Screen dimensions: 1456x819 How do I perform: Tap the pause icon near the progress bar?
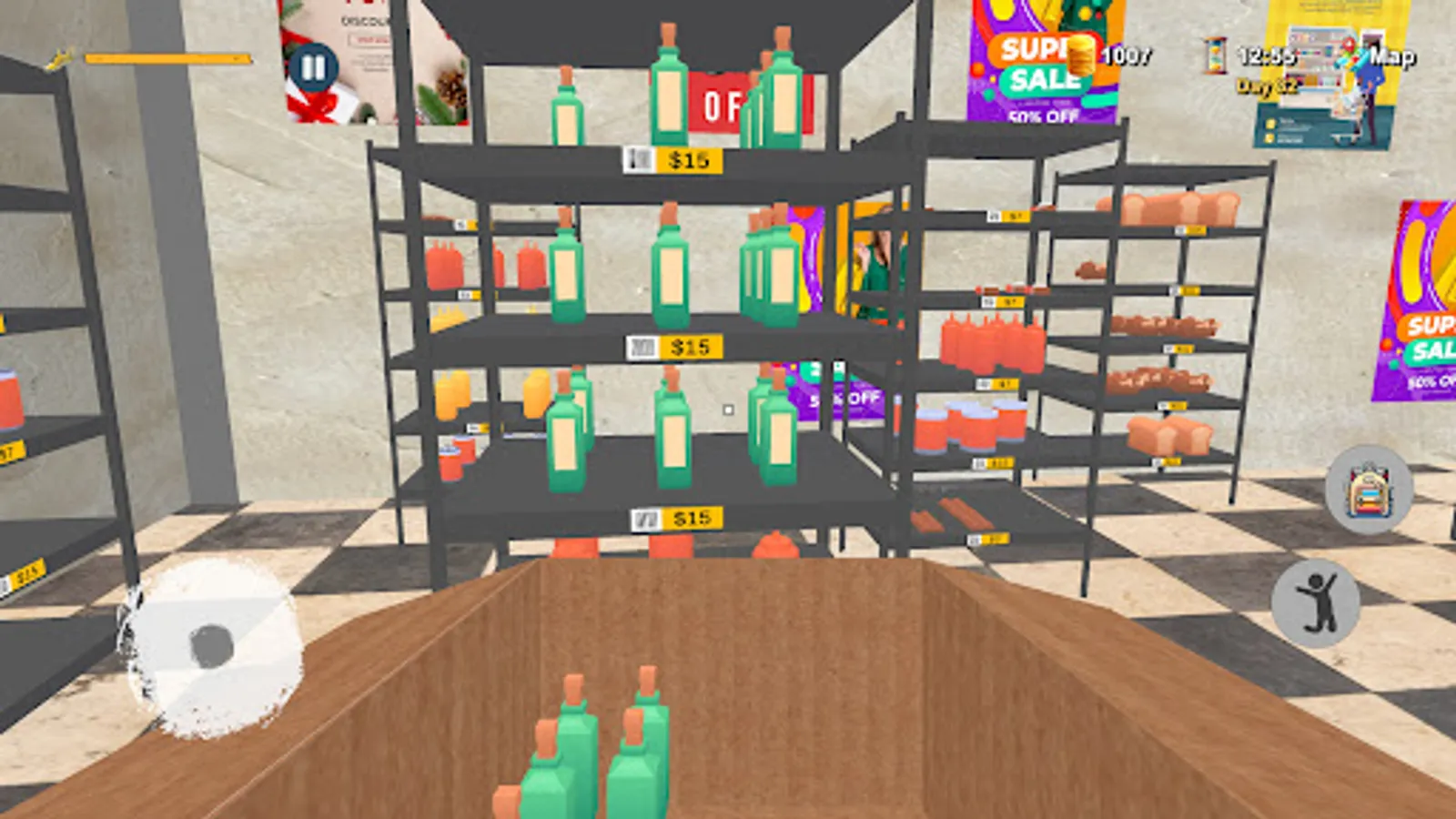click(313, 66)
